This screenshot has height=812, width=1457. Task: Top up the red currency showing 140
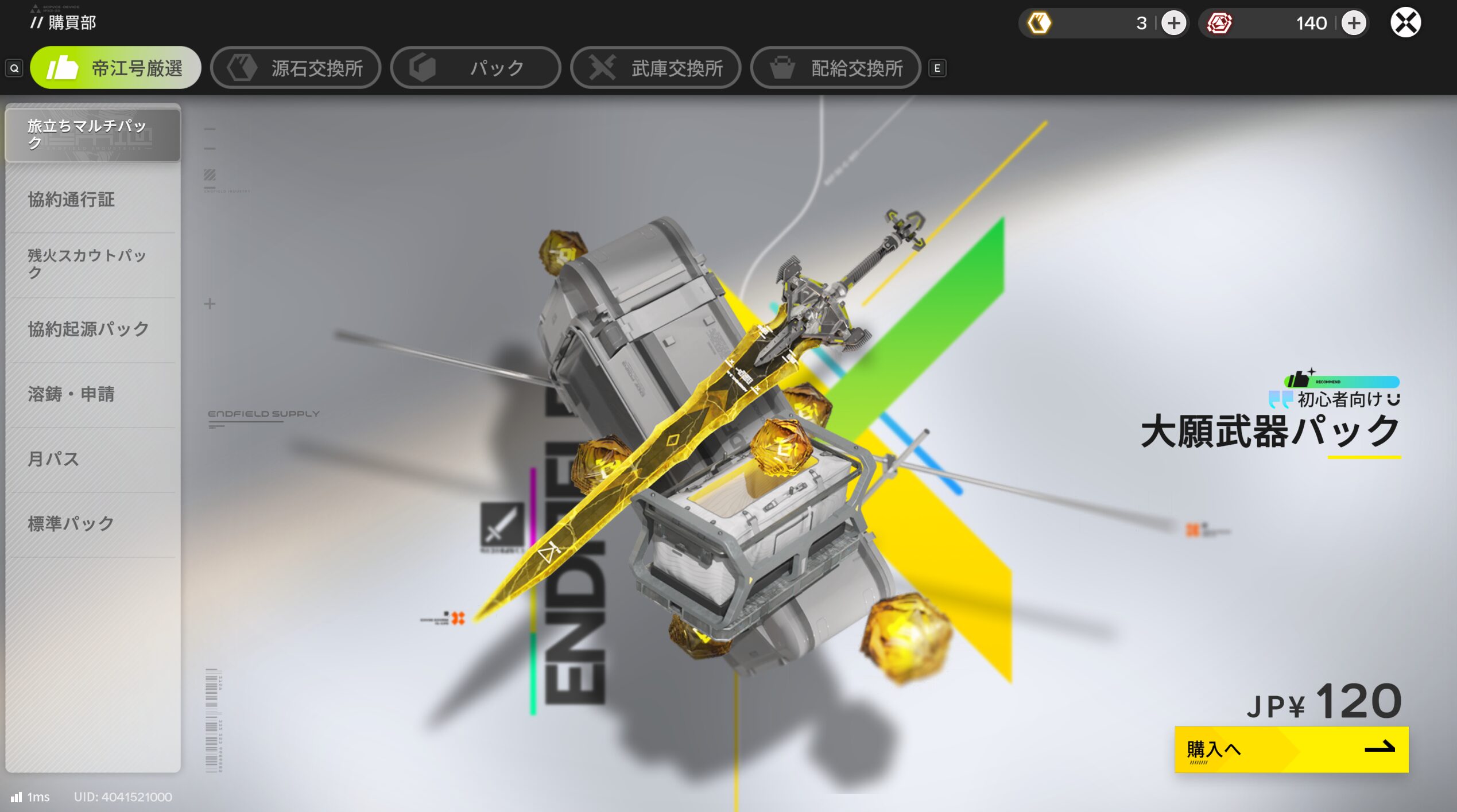(x=1354, y=24)
